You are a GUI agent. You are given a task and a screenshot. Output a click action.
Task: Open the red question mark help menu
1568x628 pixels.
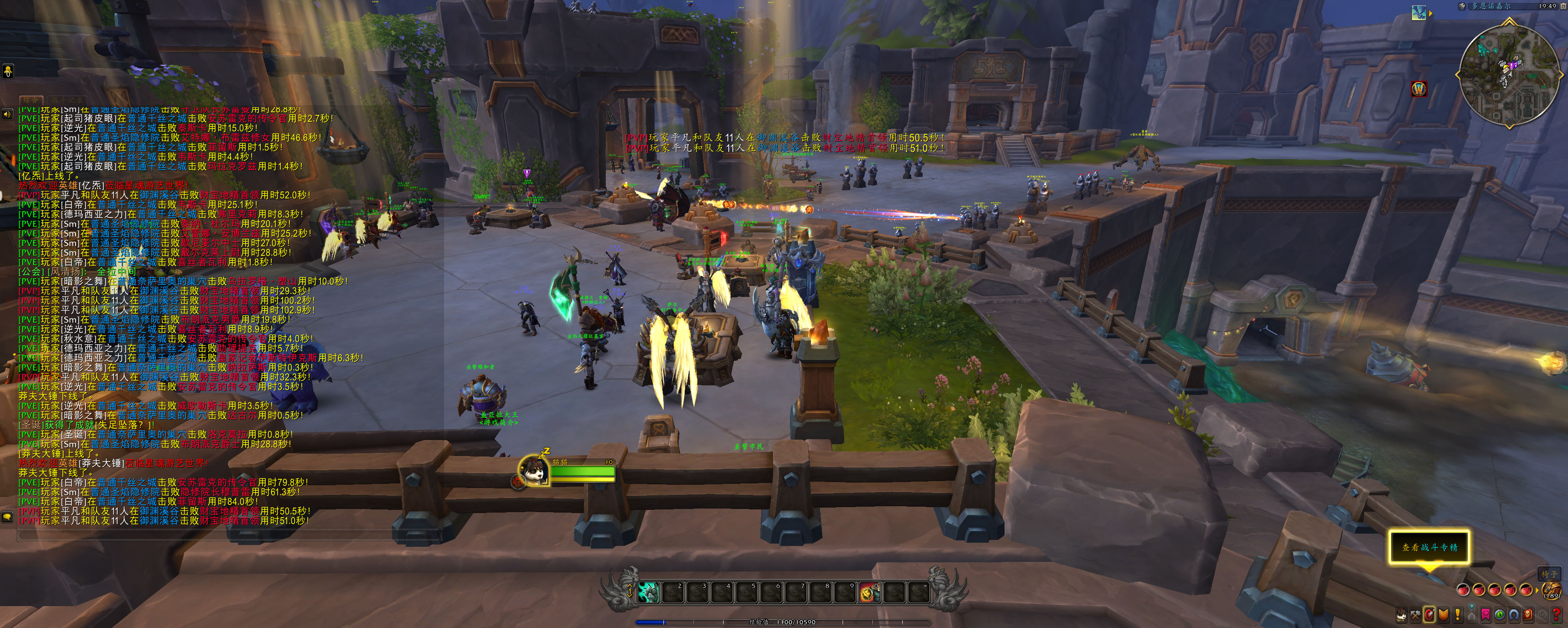point(1557,615)
